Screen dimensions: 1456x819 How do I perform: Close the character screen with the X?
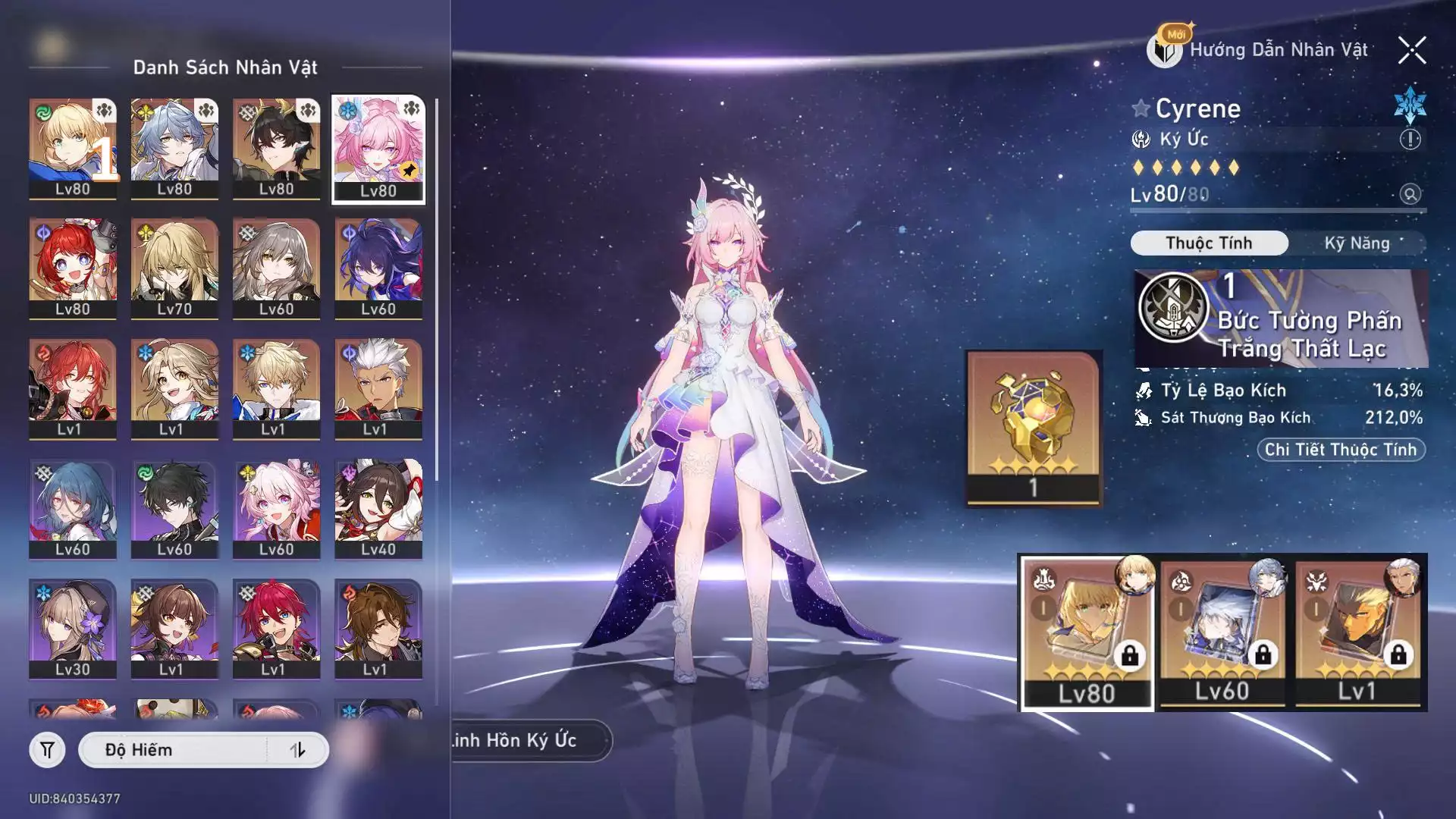(x=1412, y=51)
